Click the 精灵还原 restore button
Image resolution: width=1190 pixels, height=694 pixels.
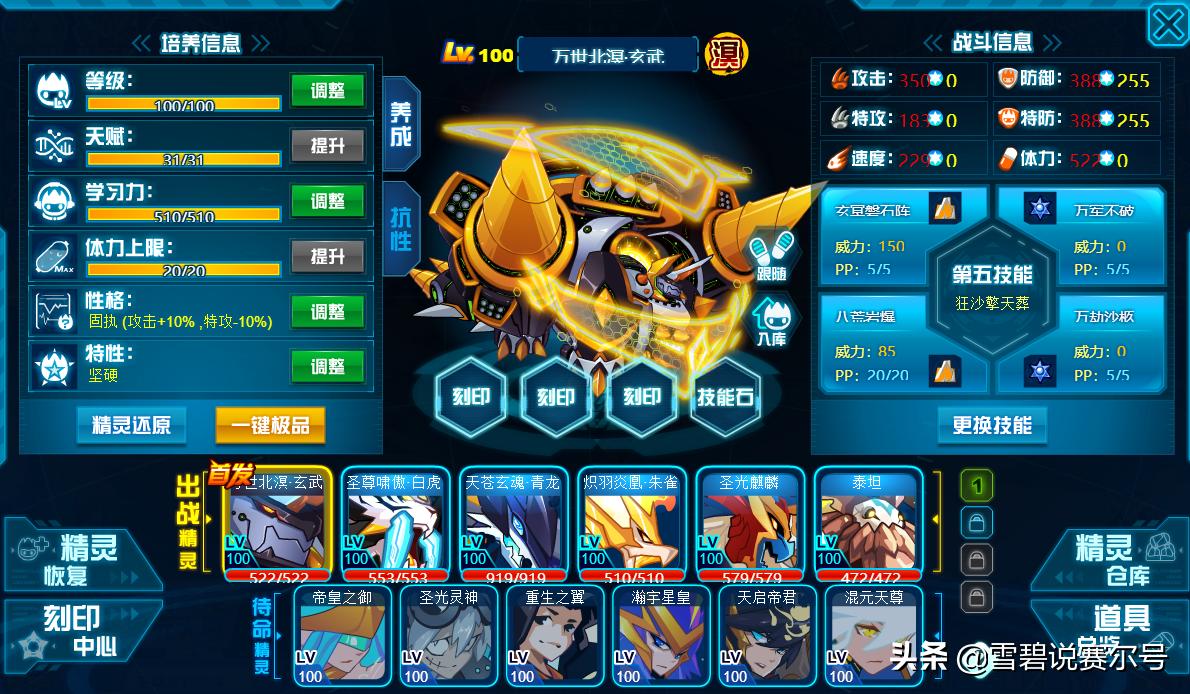pyautogui.click(x=131, y=425)
